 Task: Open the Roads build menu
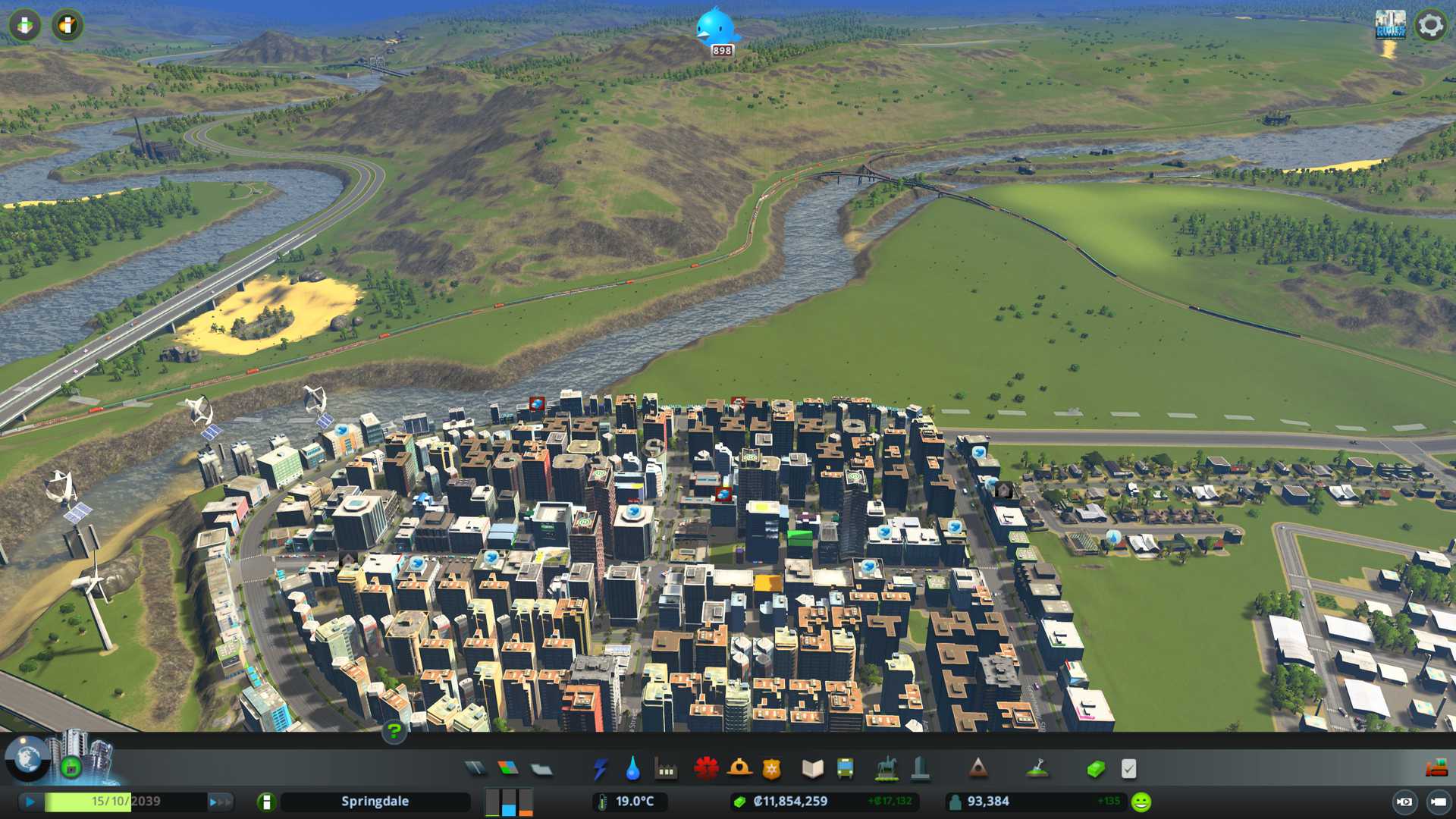(475, 769)
